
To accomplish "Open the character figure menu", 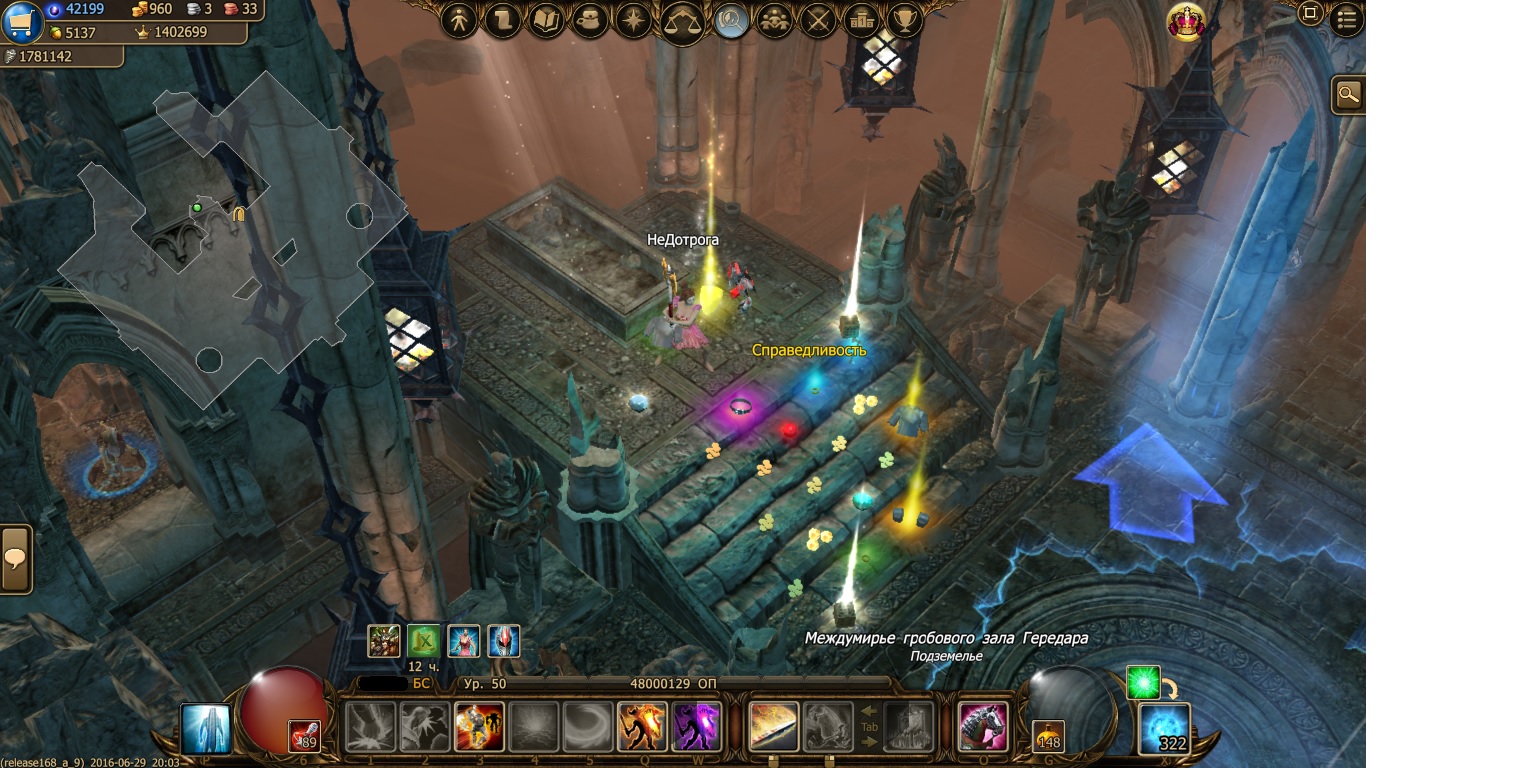I will tap(460, 20).
